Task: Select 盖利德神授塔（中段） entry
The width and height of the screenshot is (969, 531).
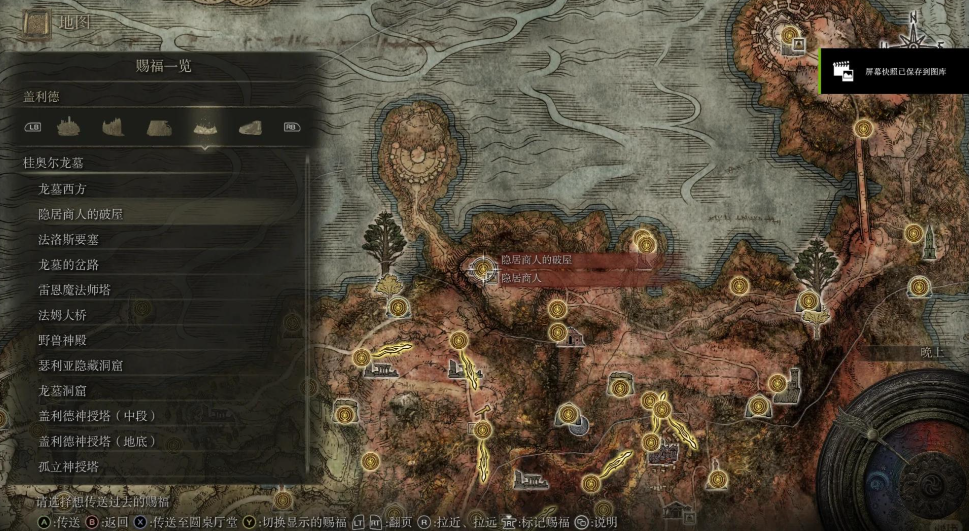Action: [97, 416]
